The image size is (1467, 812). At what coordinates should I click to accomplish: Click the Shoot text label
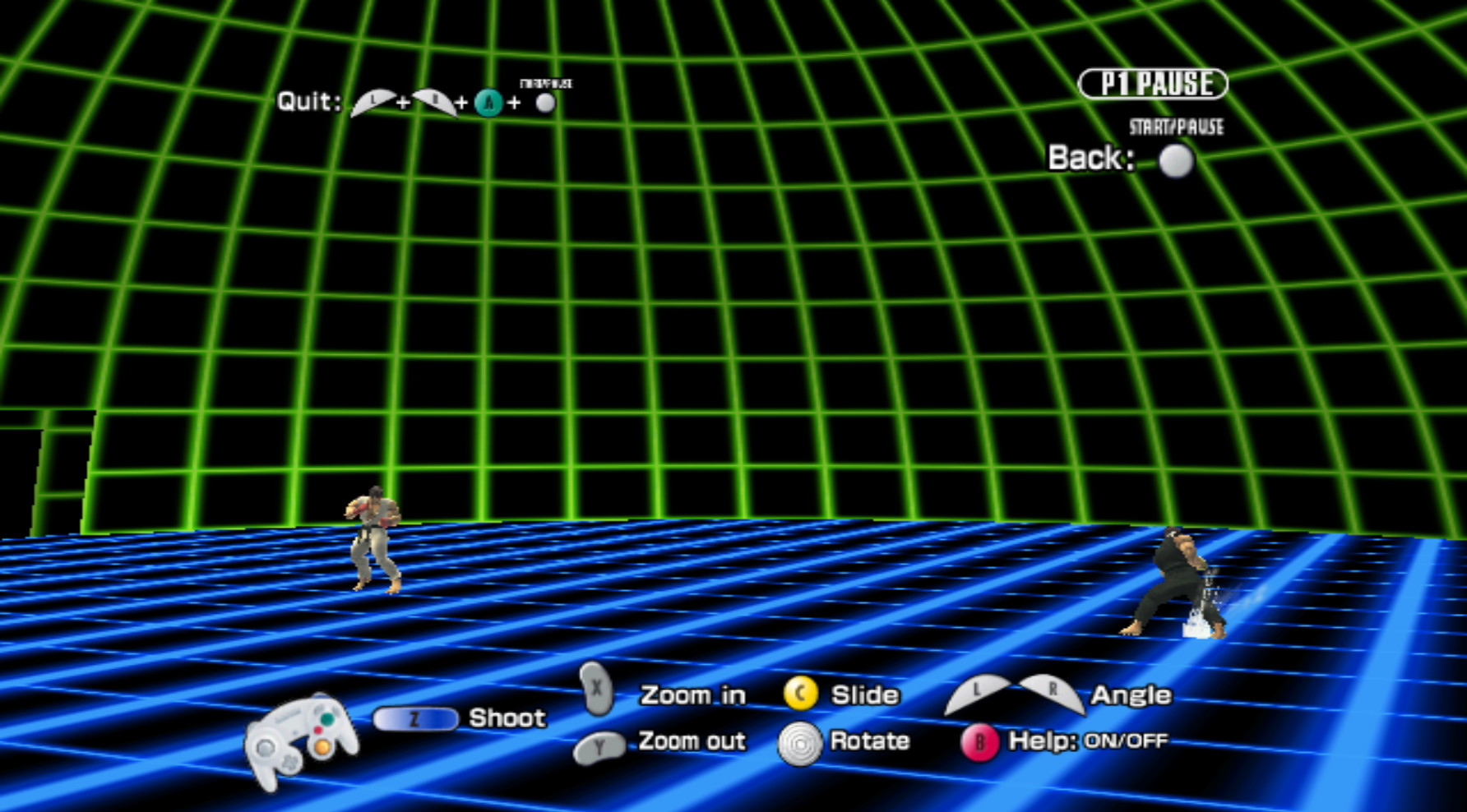coord(506,718)
